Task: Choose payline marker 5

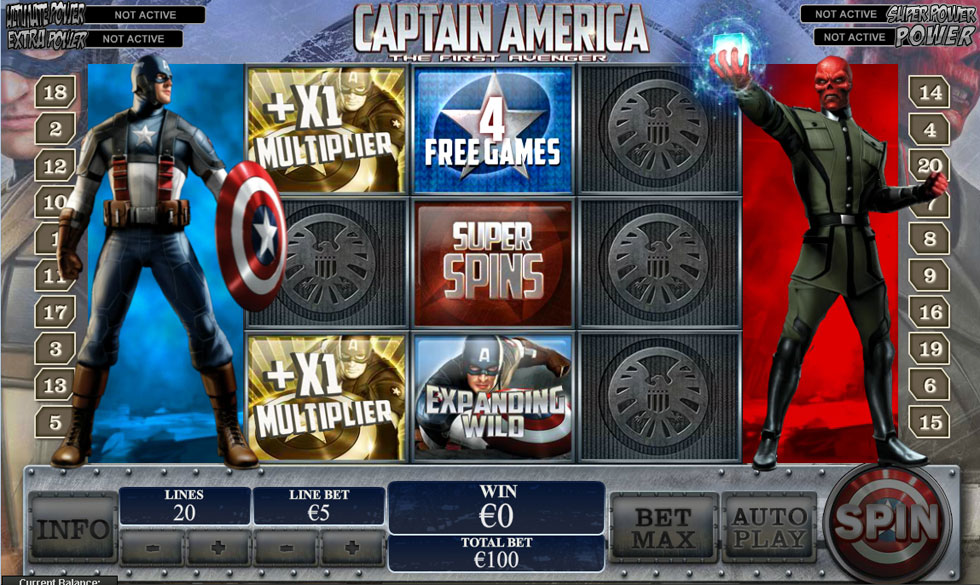Action: [x=56, y=421]
